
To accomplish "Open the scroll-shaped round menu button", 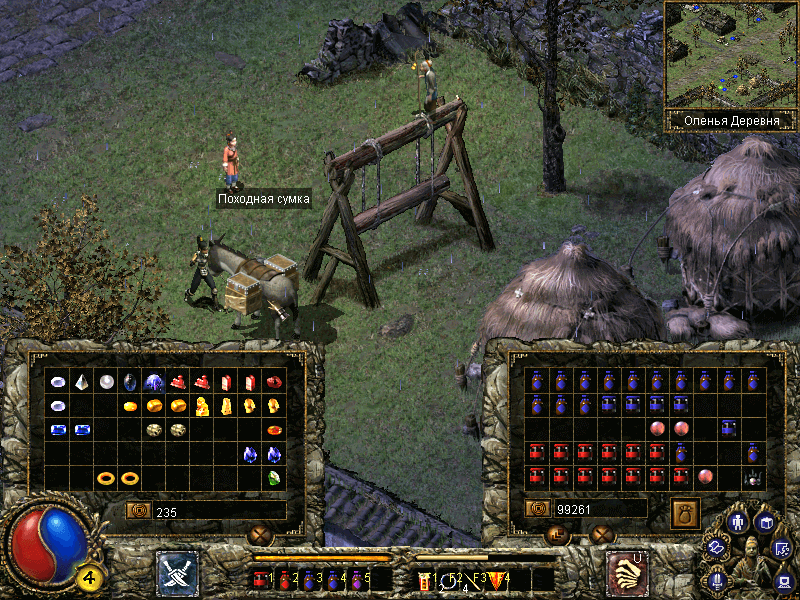I will (716, 548).
